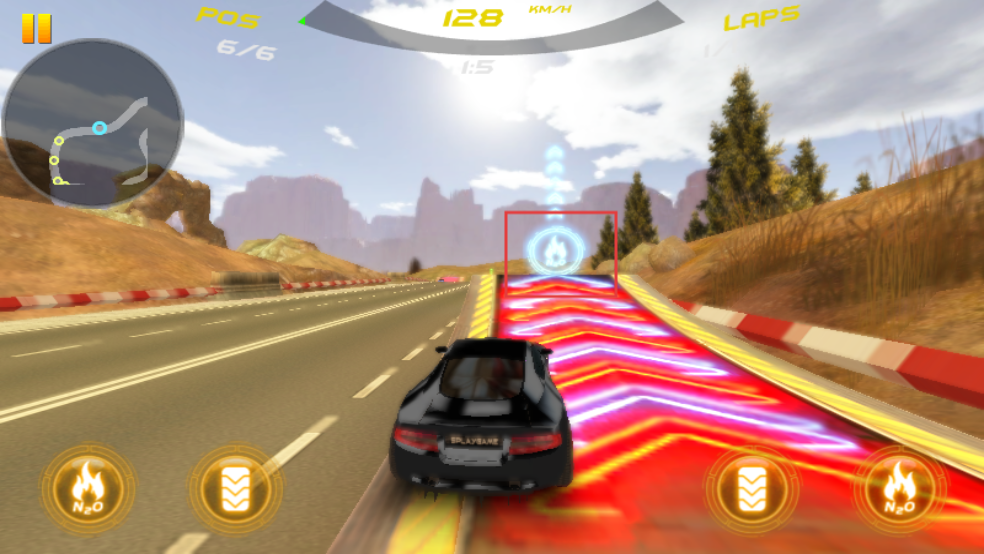Pause the race with the pause button
Image resolution: width=984 pixels, height=554 pixels.
36,28
